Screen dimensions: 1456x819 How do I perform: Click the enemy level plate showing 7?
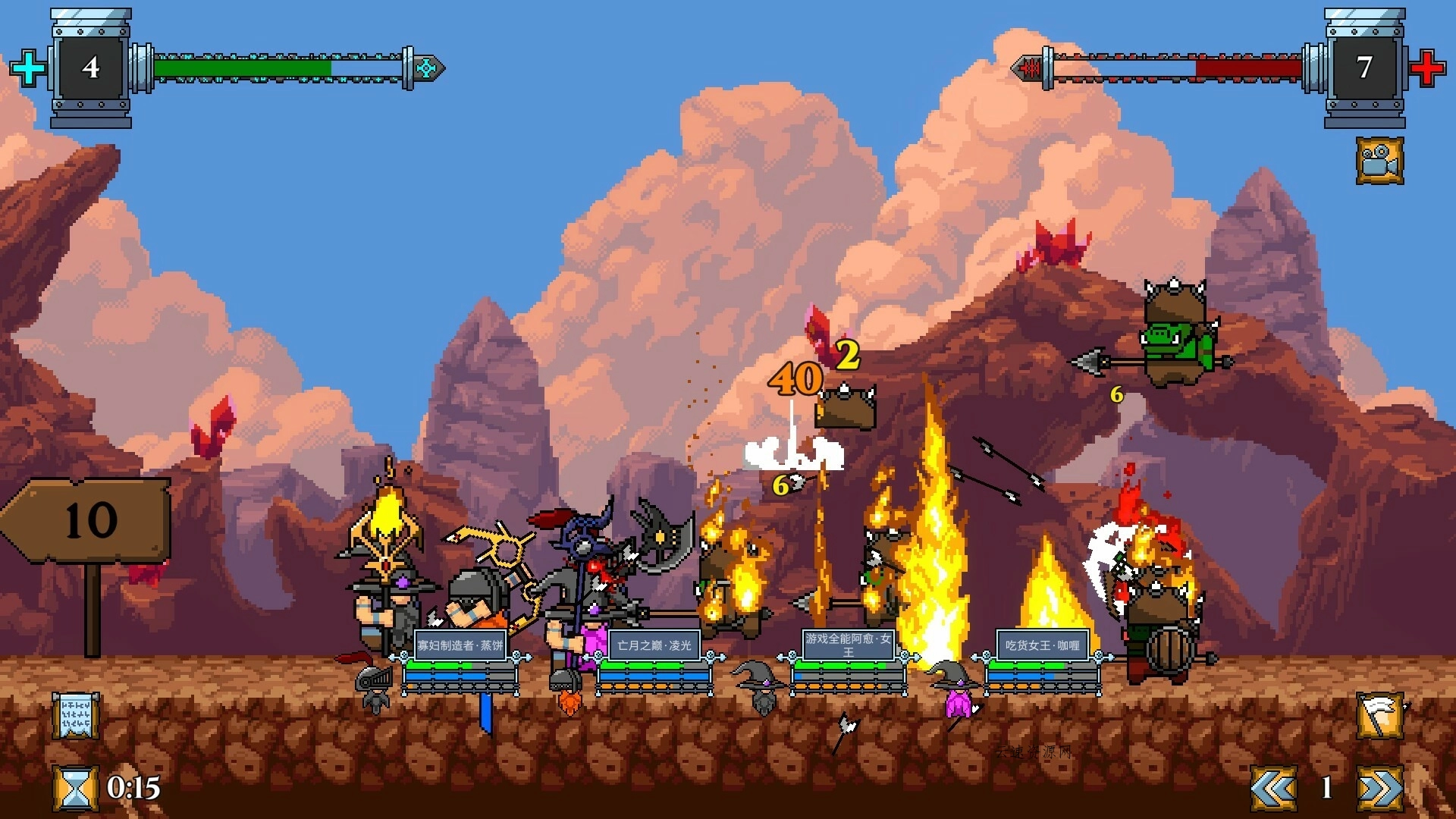tap(1365, 68)
